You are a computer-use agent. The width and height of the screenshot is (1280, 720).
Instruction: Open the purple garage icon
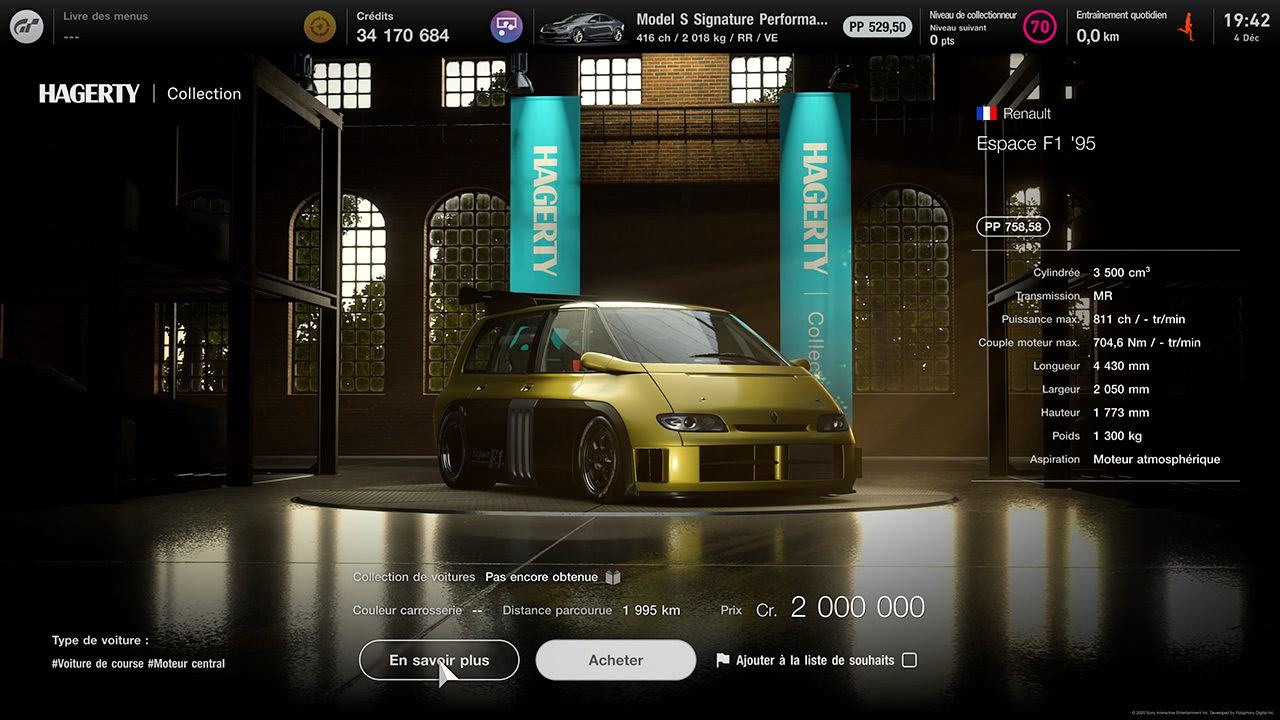click(x=507, y=26)
